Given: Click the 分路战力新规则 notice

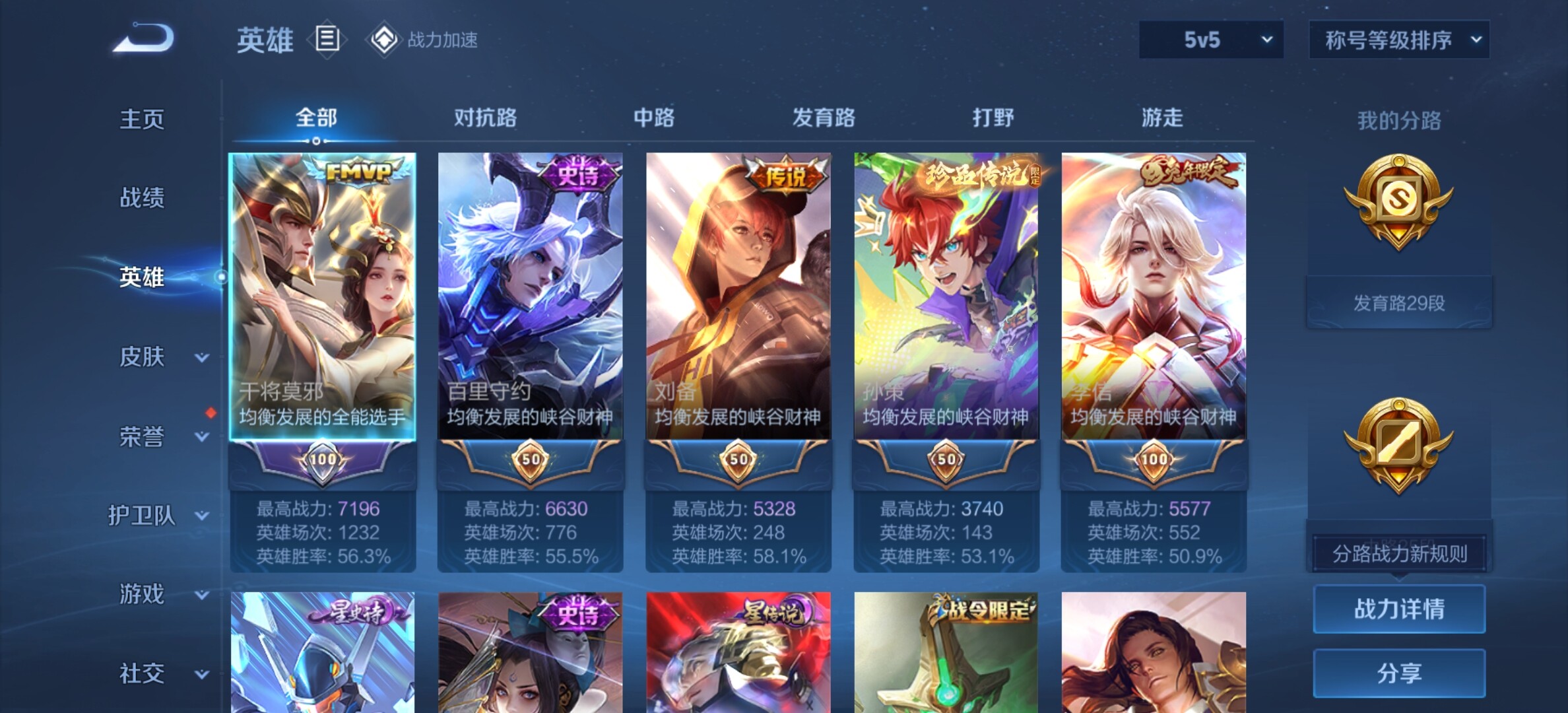Looking at the screenshot, I should pos(1399,554).
